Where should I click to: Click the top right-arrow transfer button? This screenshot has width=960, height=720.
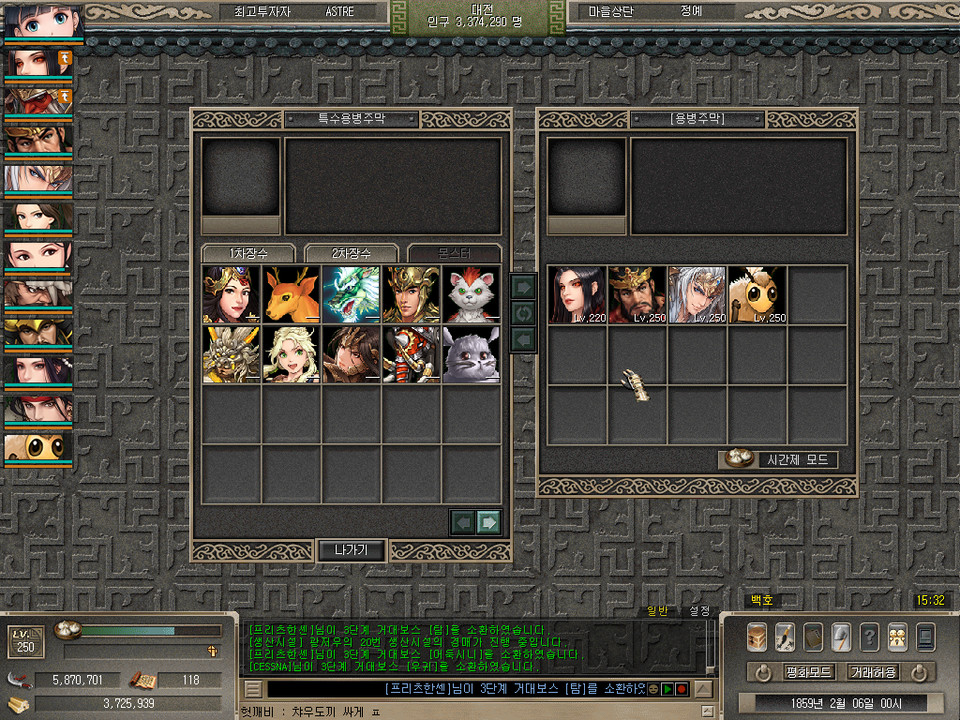(523, 287)
